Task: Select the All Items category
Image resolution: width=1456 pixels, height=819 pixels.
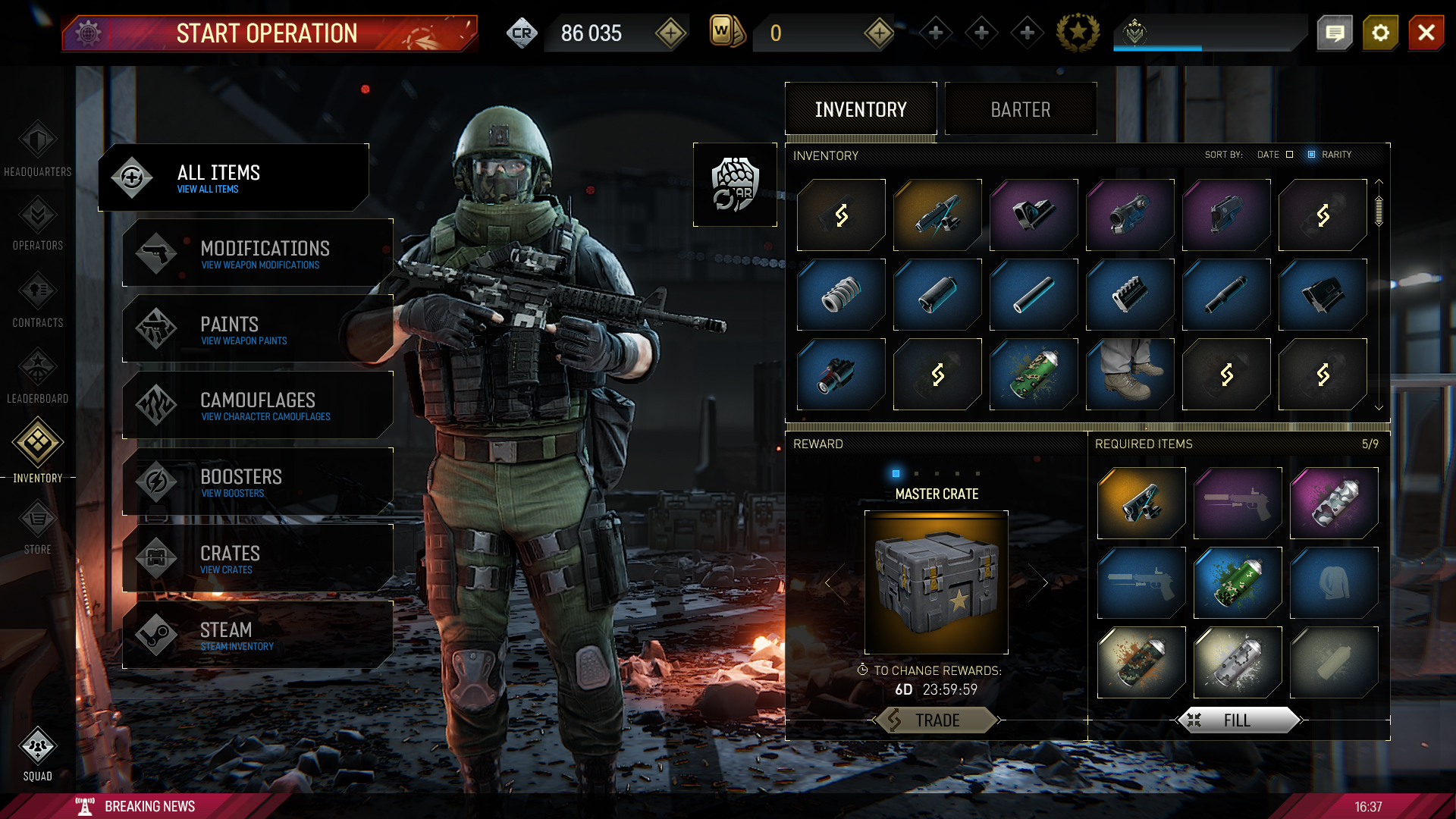Action: tap(234, 177)
